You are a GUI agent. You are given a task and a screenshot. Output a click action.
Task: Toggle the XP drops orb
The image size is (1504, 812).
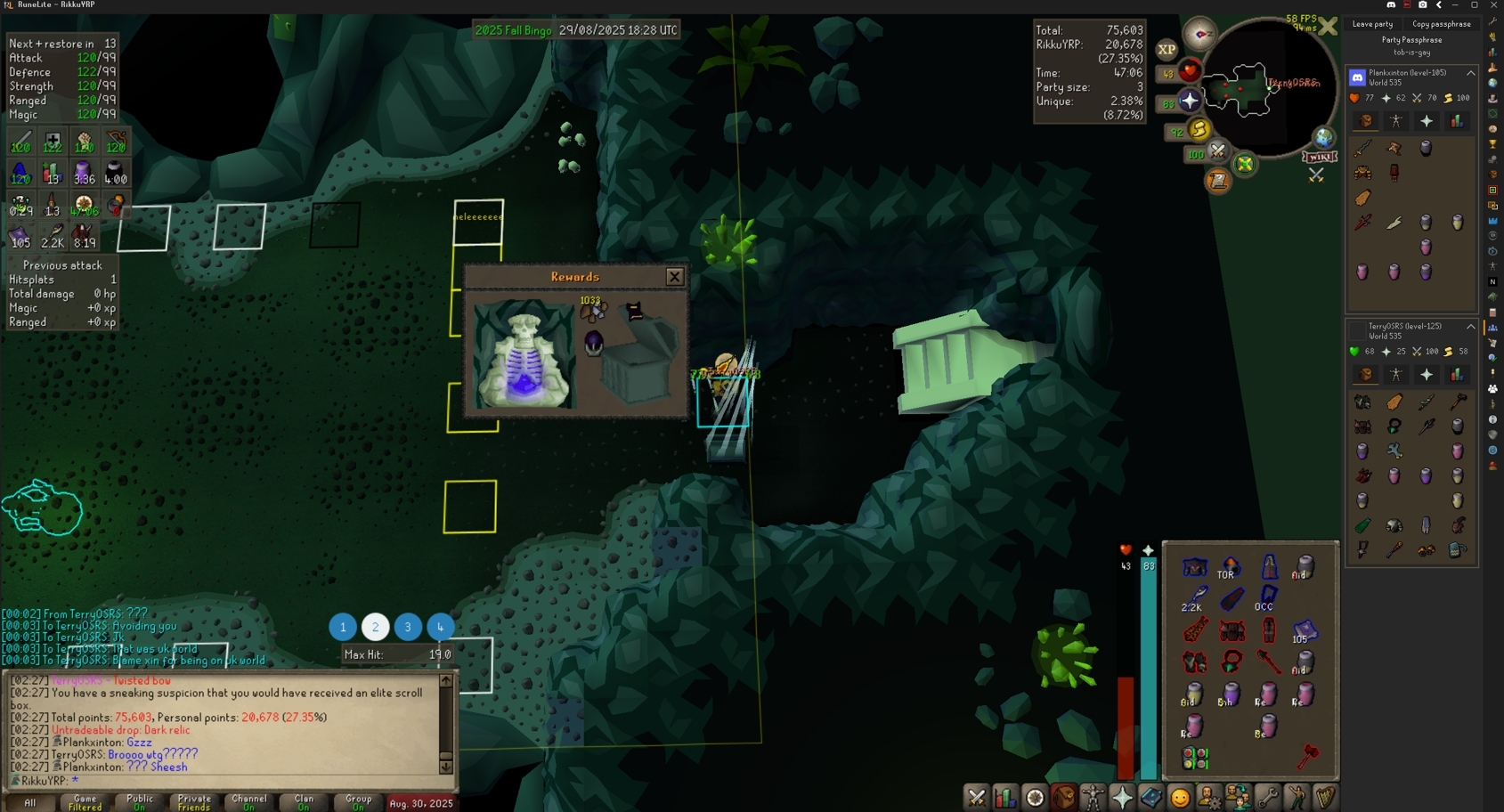(1167, 50)
